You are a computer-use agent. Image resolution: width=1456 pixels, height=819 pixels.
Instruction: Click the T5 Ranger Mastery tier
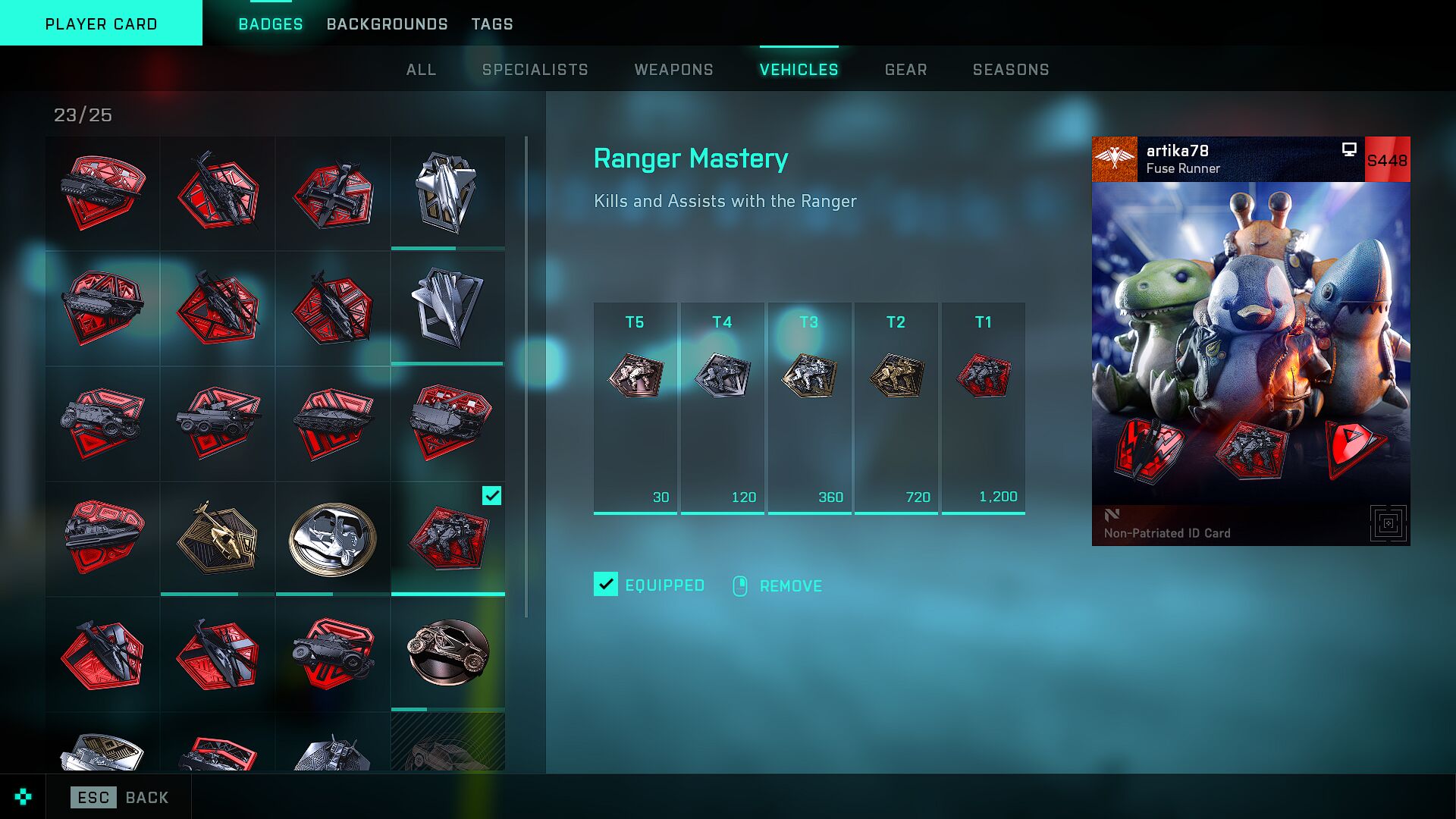click(635, 408)
